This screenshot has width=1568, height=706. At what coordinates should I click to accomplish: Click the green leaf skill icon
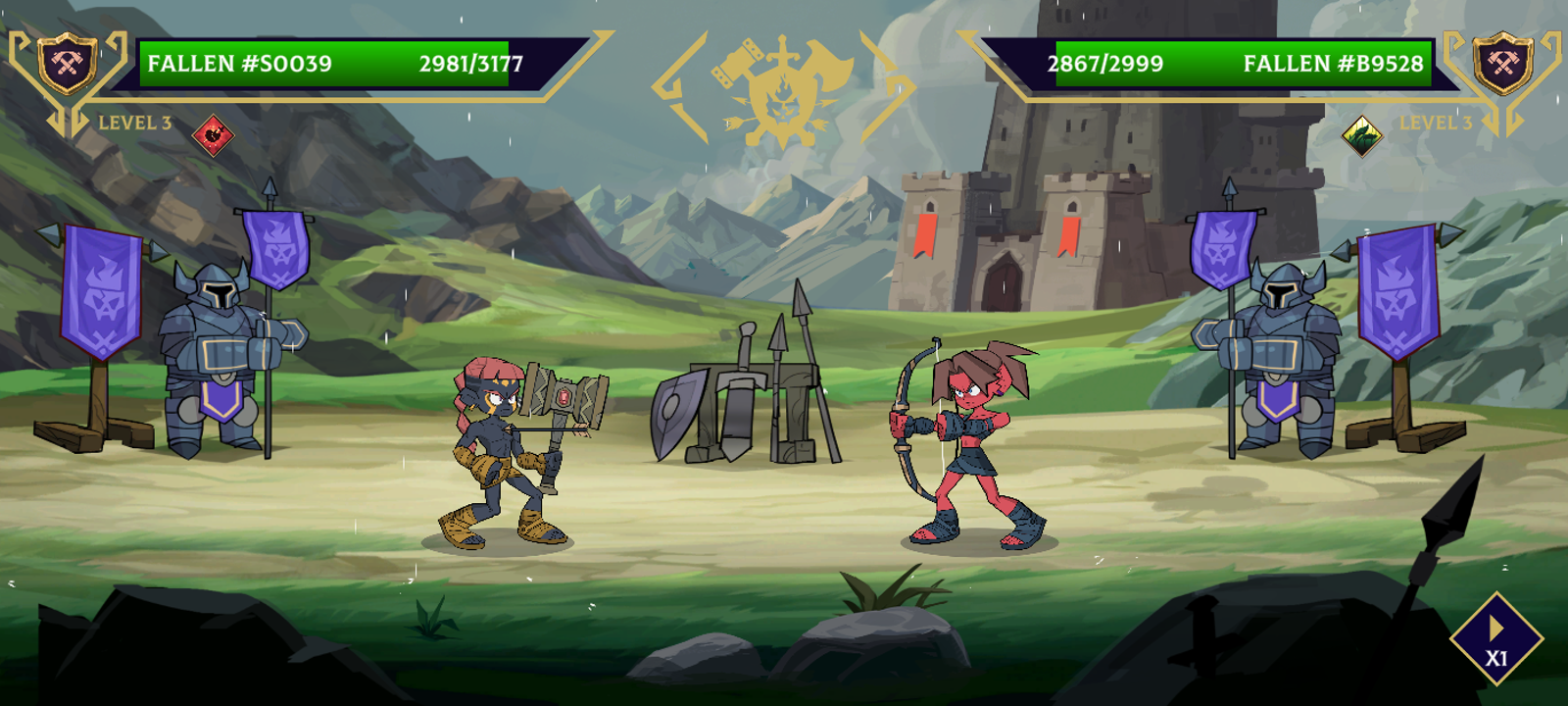coord(1361,135)
